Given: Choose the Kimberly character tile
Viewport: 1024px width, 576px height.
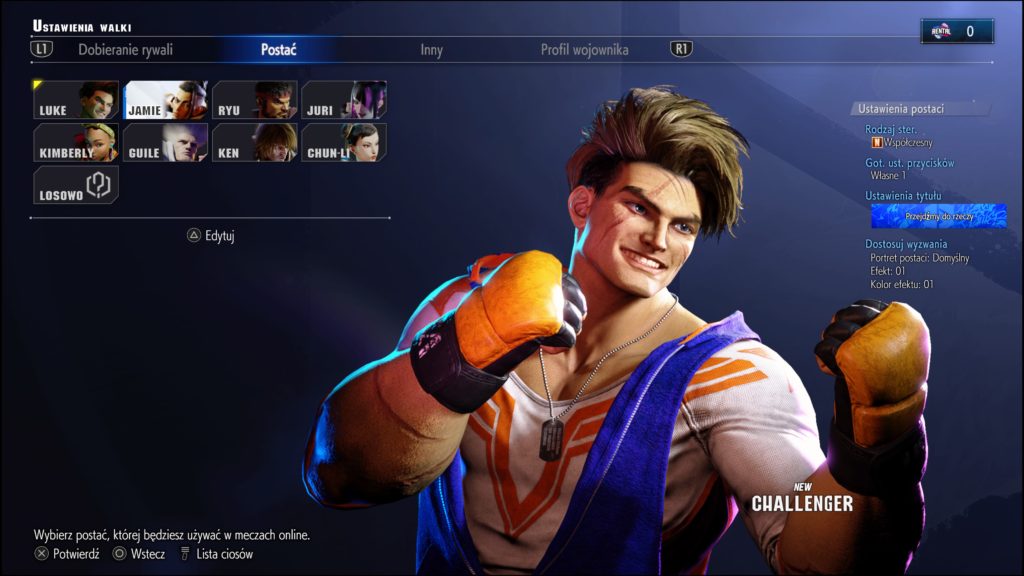Looking at the screenshot, I should 76,143.
